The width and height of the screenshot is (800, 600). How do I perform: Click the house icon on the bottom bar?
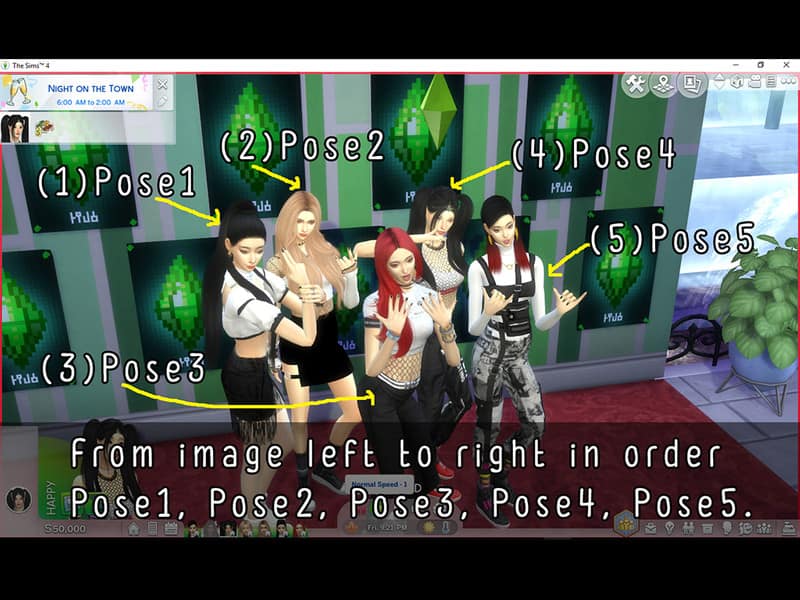(x=133, y=528)
